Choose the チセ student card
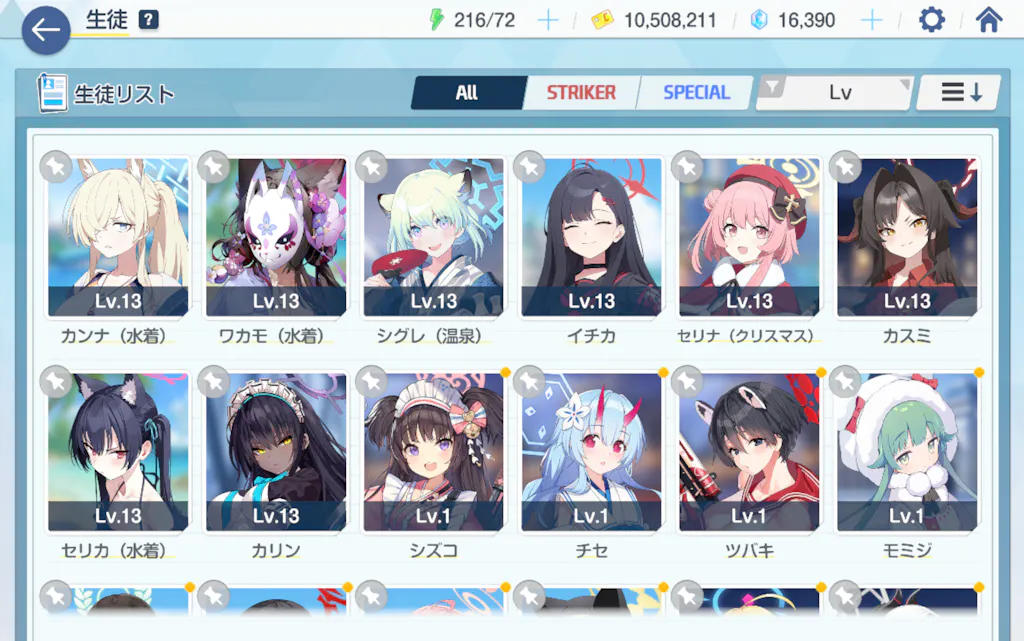 tap(591, 453)
